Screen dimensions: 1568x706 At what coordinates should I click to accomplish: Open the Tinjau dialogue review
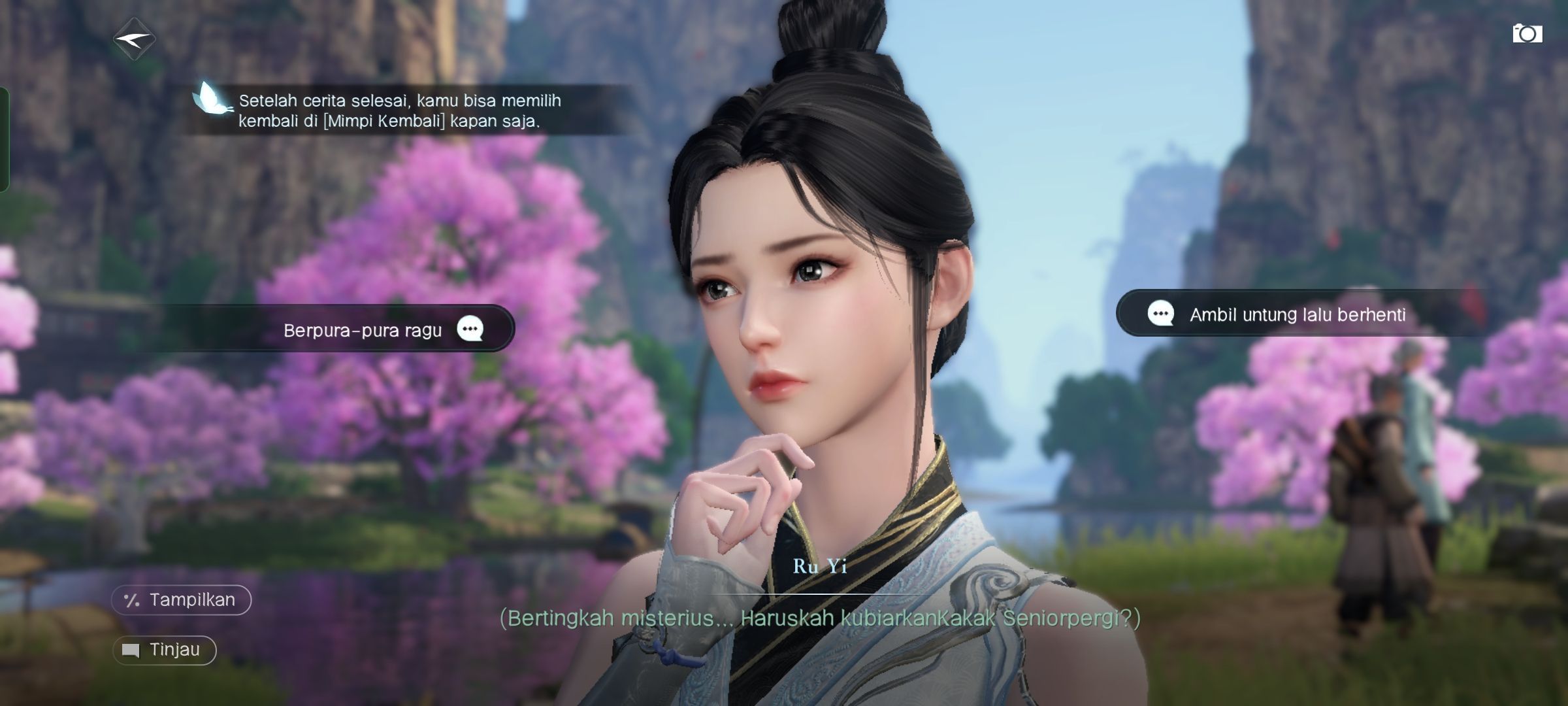(x=164, y=650)
